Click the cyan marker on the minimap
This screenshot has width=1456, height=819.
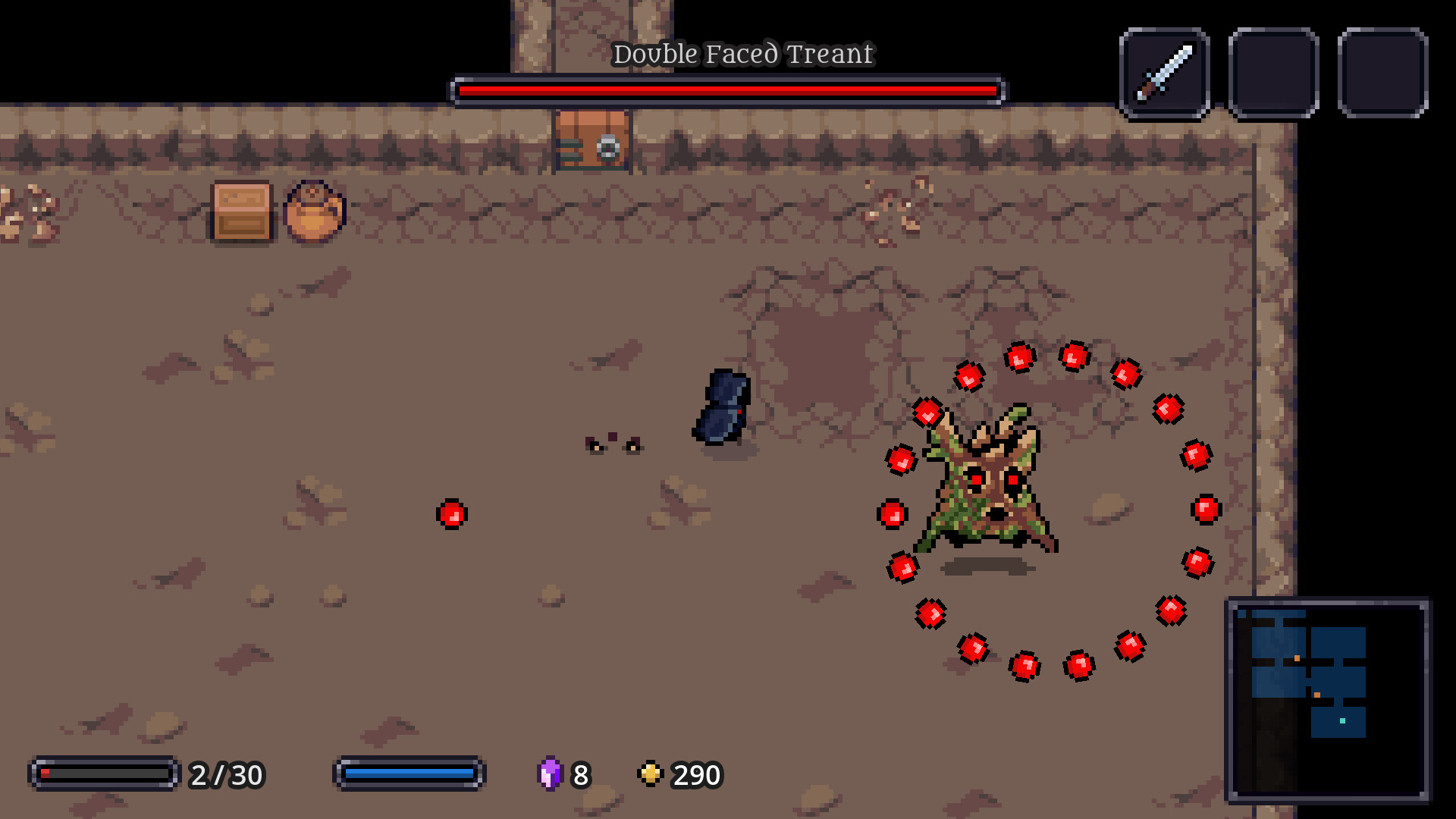(1342, 721)
